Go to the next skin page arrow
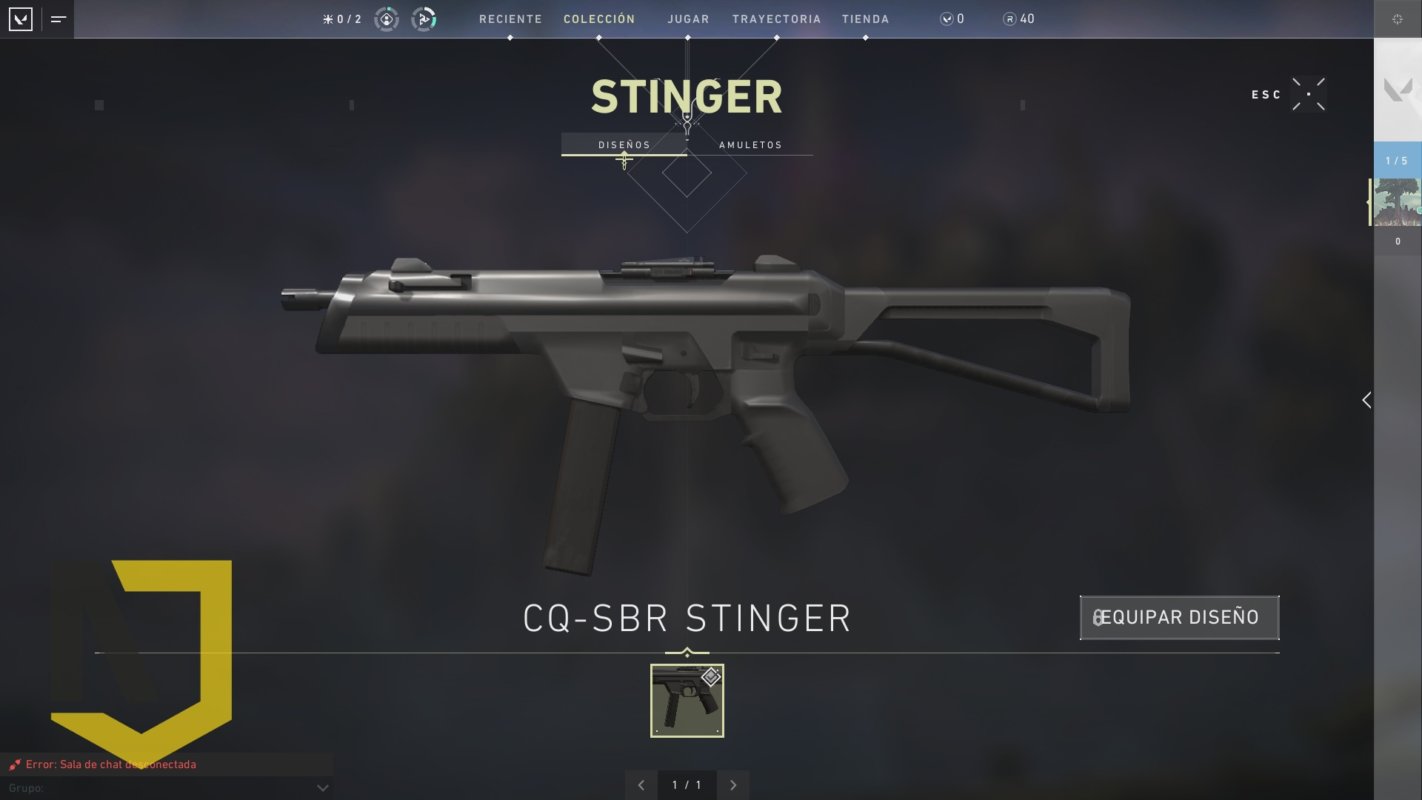This screenshot has height=800, width=1422. coord(733,785)
